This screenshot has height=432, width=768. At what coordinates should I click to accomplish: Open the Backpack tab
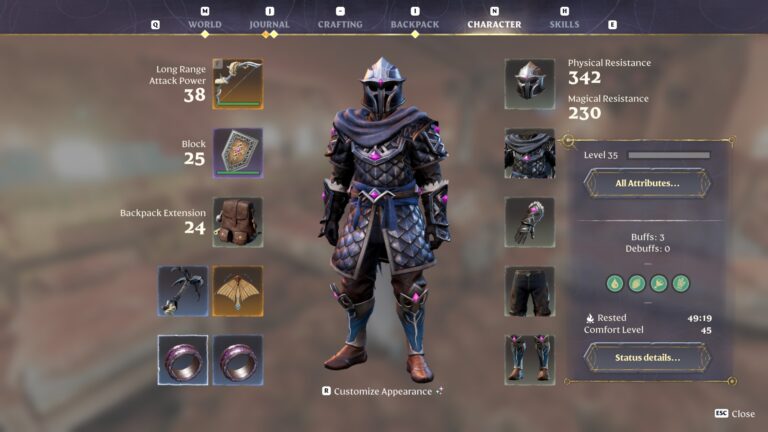(414, 24)
